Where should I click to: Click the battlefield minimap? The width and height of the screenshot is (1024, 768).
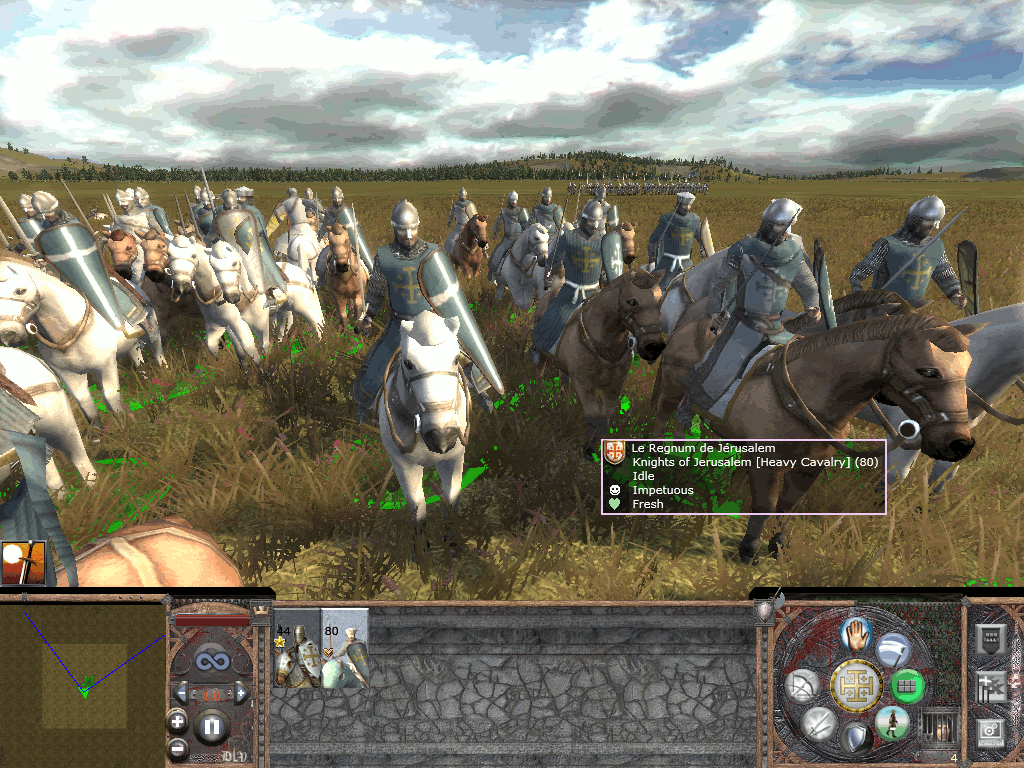tap(83, 680)
